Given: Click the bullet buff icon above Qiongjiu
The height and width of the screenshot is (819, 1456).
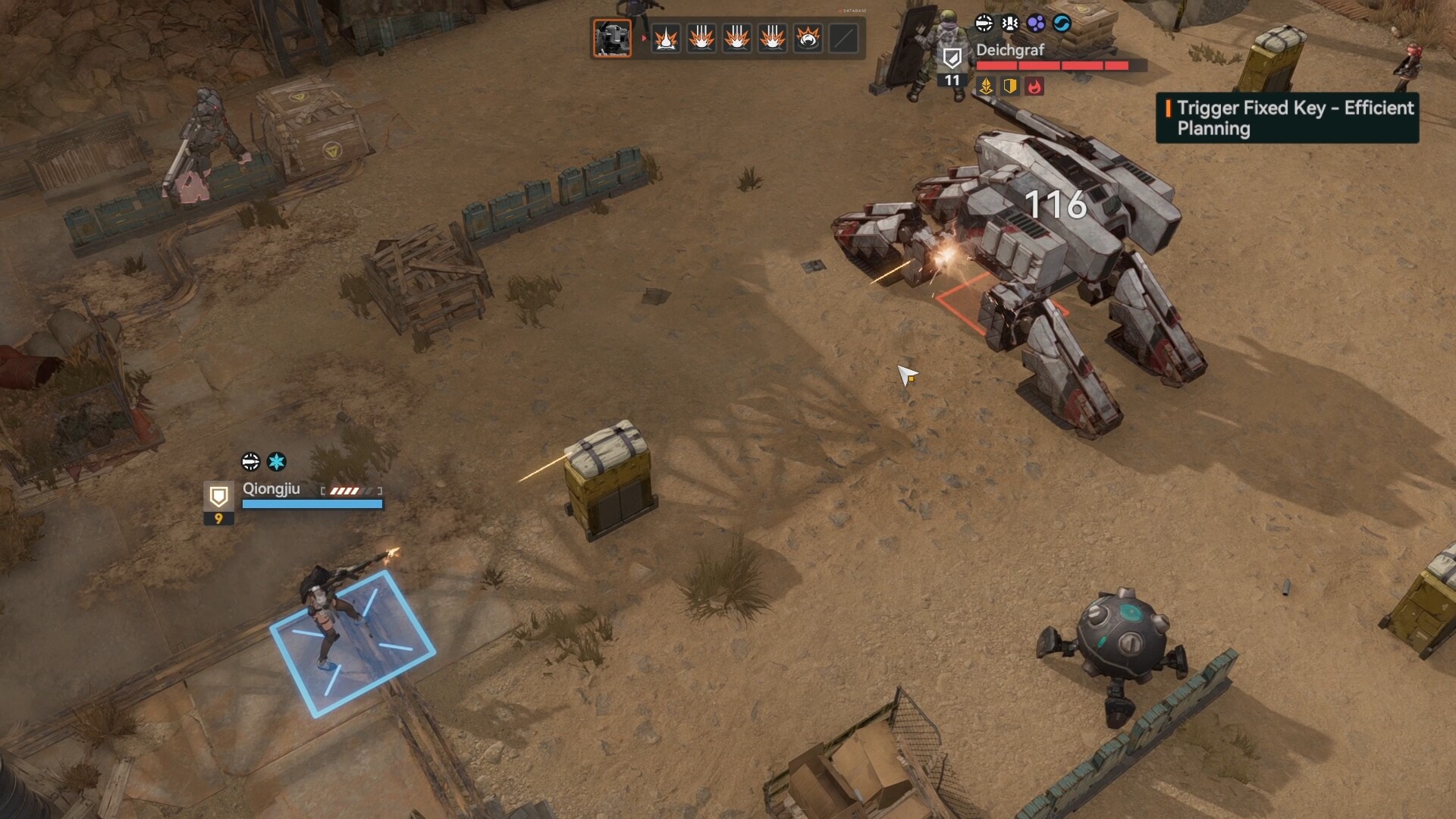Looking at the screenshot, I should tap(250, 460).
